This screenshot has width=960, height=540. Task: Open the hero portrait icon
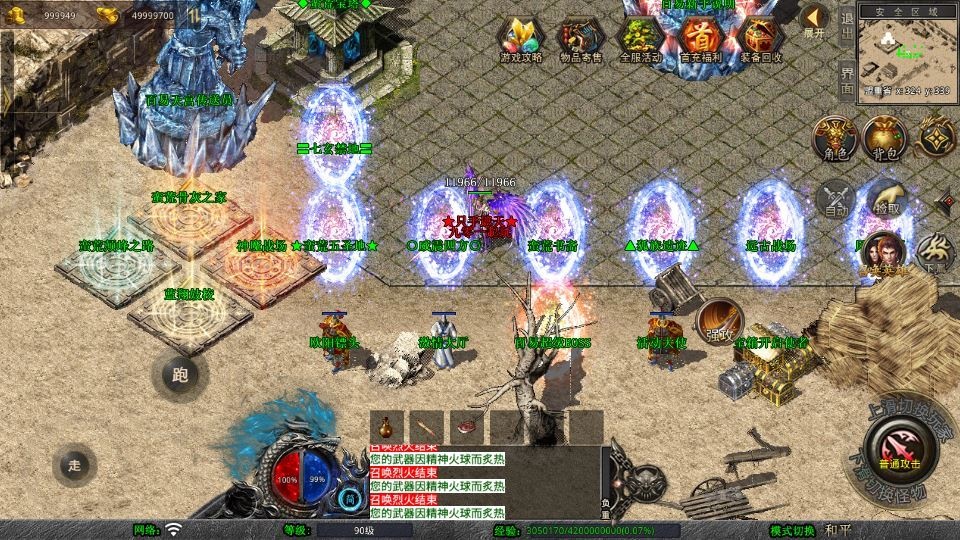coord(883,250)
